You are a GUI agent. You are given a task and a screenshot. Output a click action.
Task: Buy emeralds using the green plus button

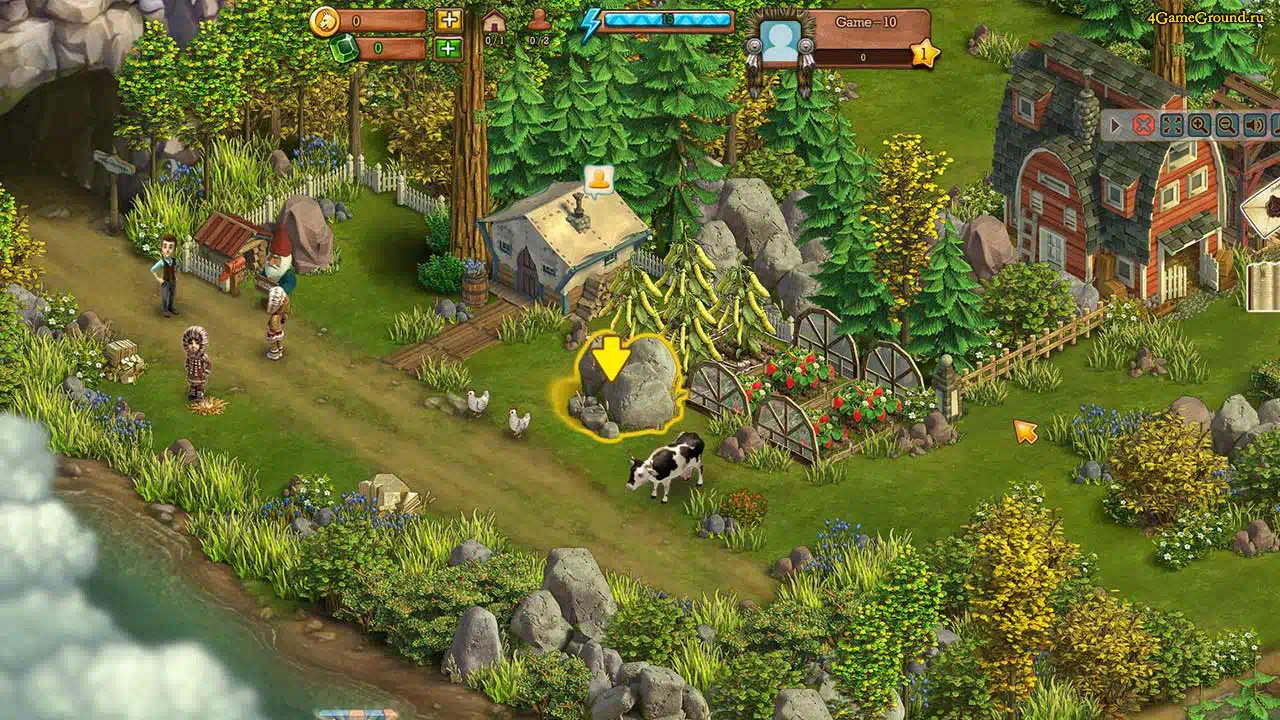click(449, 48)
